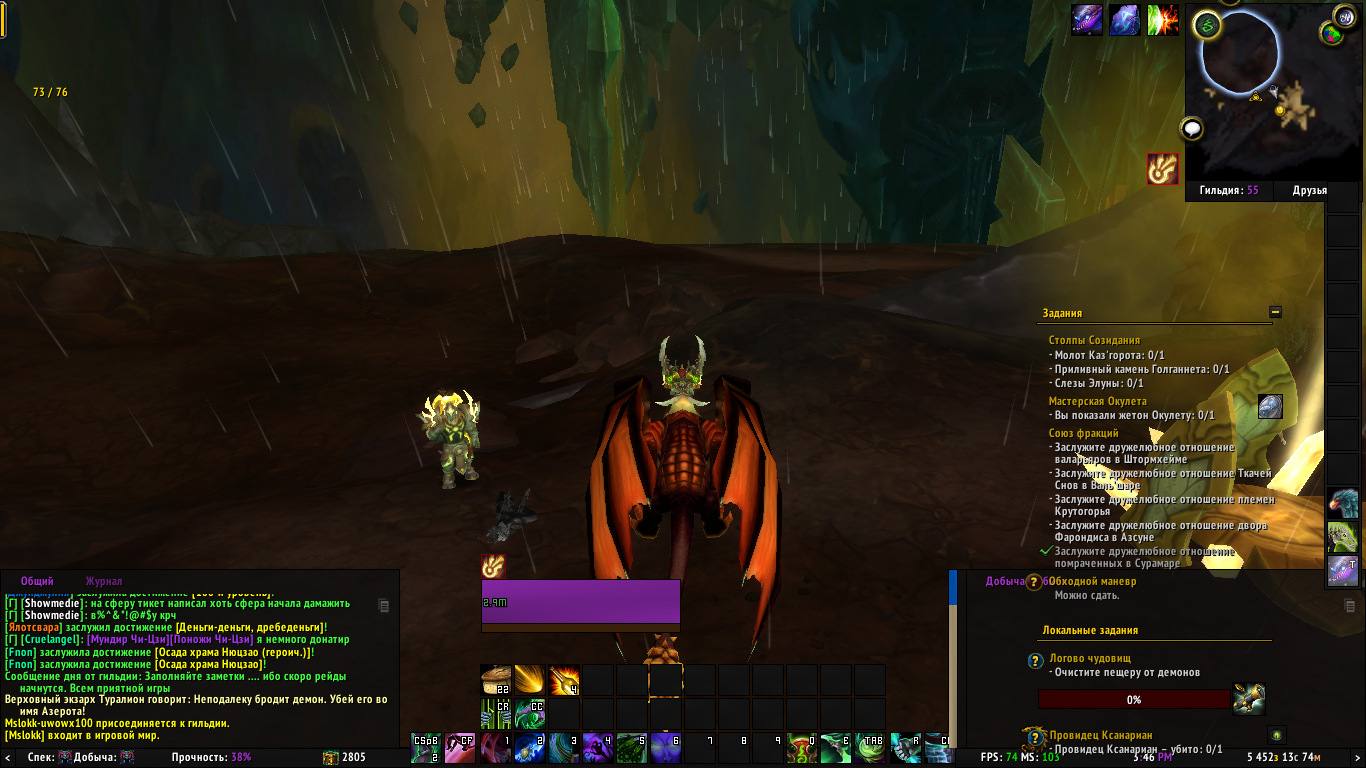Click the purple dragon buff icon
1366x768 pixels.
[1087, 20]
